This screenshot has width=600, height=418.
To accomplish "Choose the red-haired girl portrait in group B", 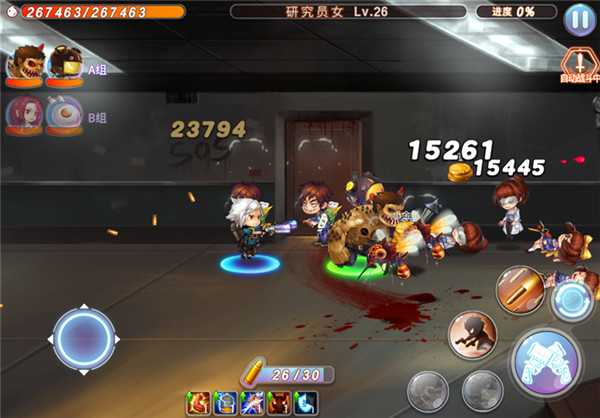I will click(x=25, y=114).
